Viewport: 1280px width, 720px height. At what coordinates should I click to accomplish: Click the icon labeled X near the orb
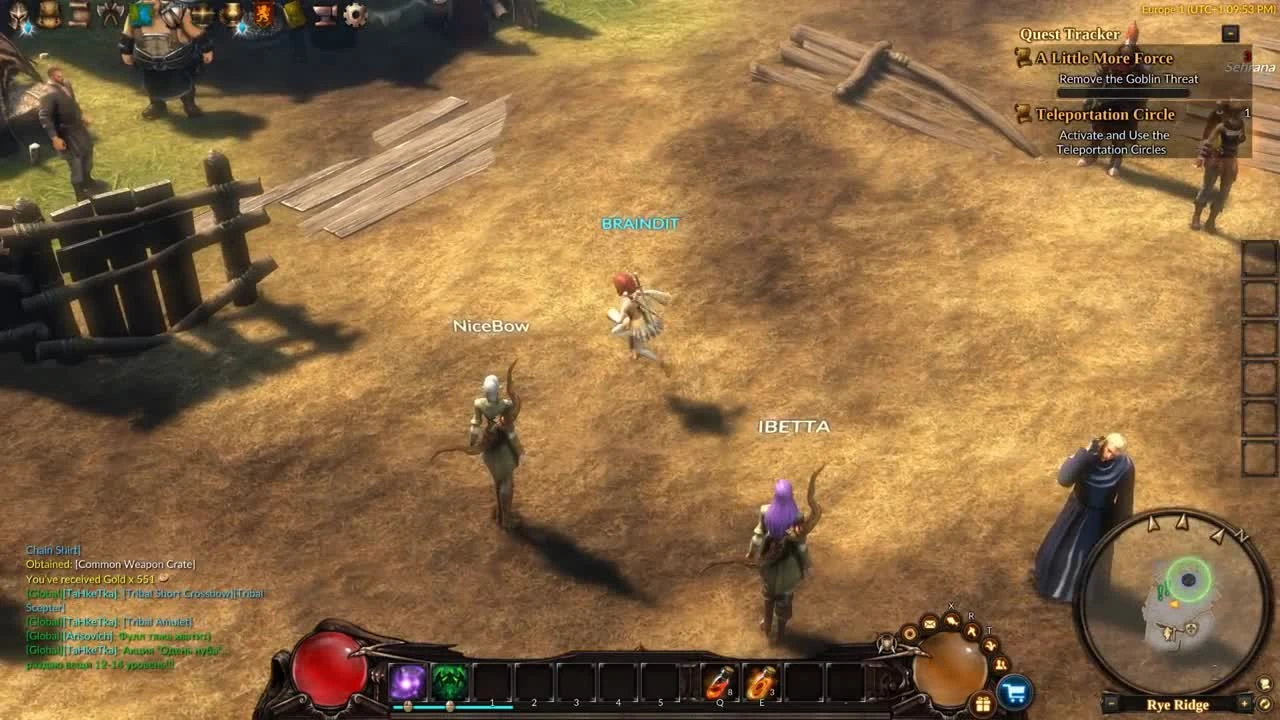951,619
